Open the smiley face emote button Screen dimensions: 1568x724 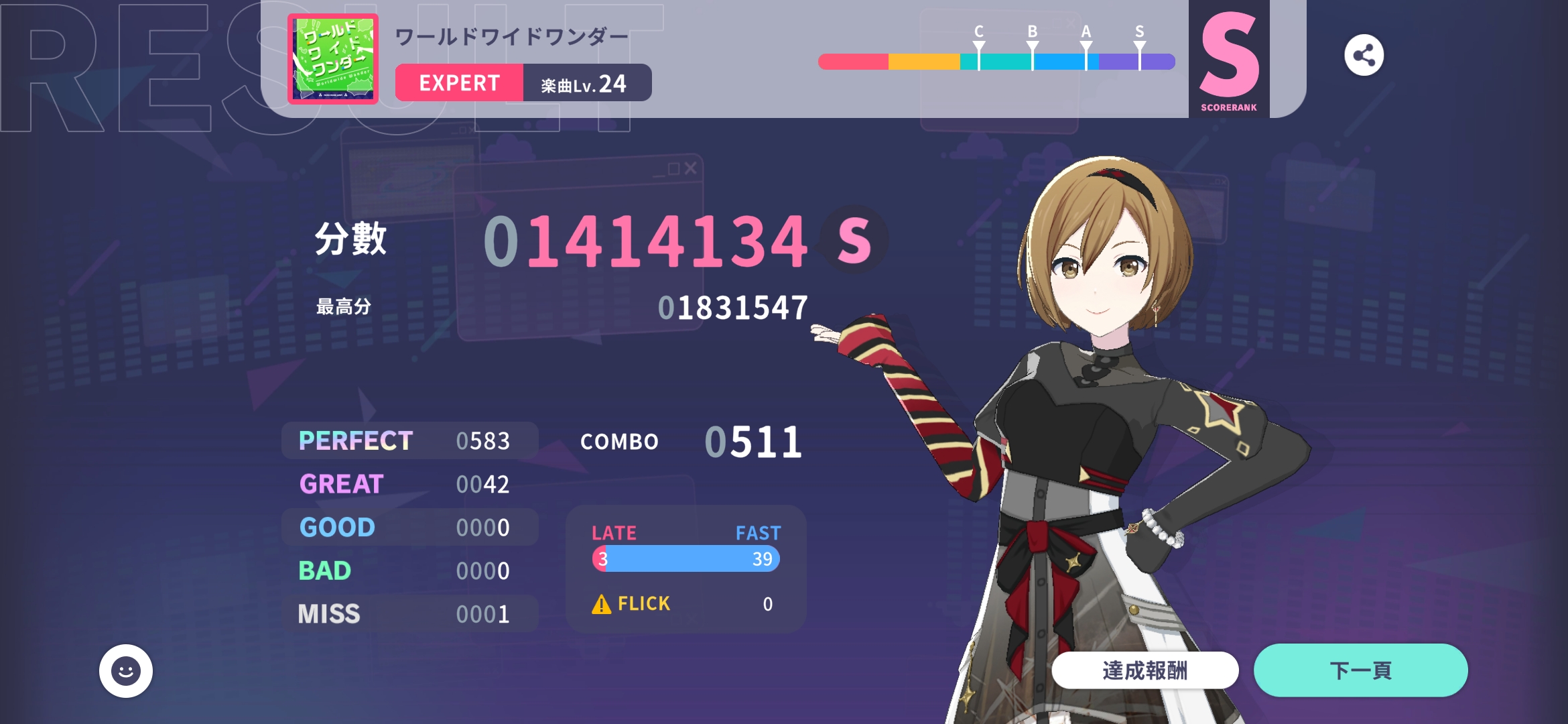tap(126, 670)
